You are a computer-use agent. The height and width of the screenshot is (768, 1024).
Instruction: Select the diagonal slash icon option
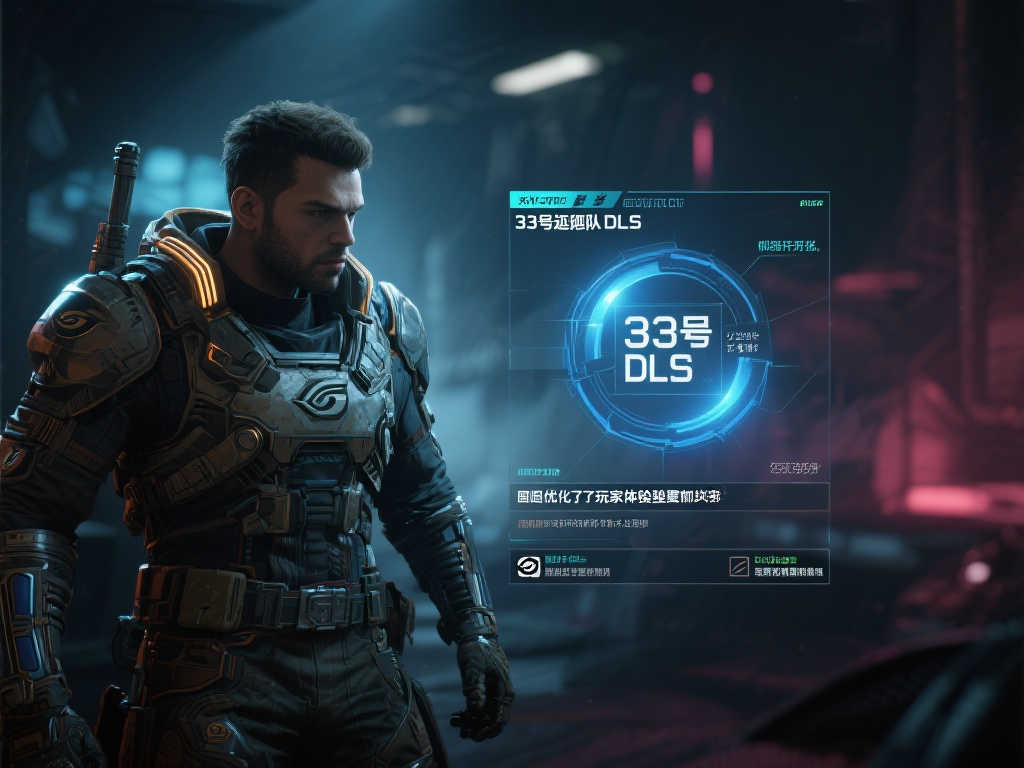click(739, 567)
